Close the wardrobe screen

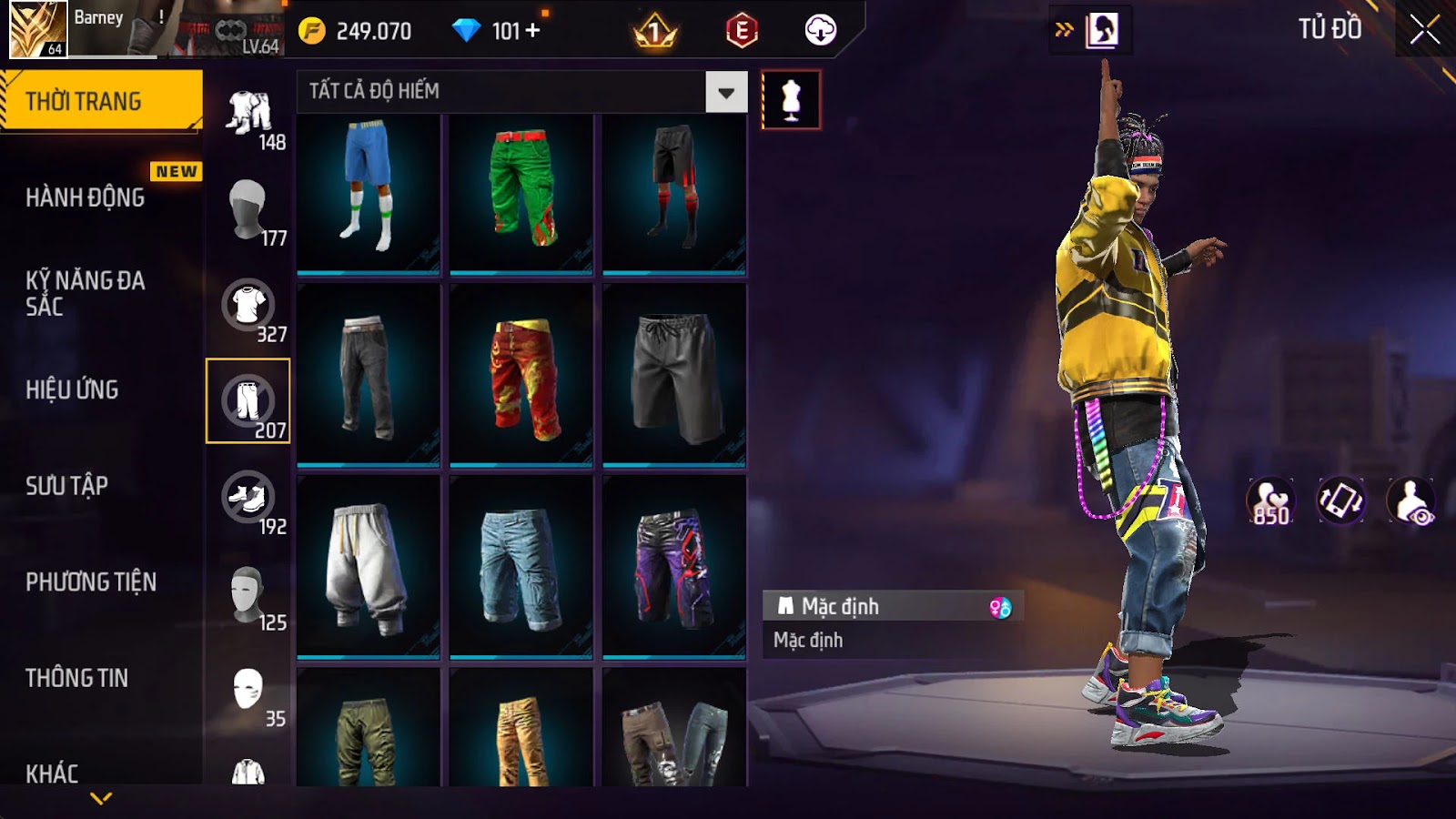(1424, 30)
